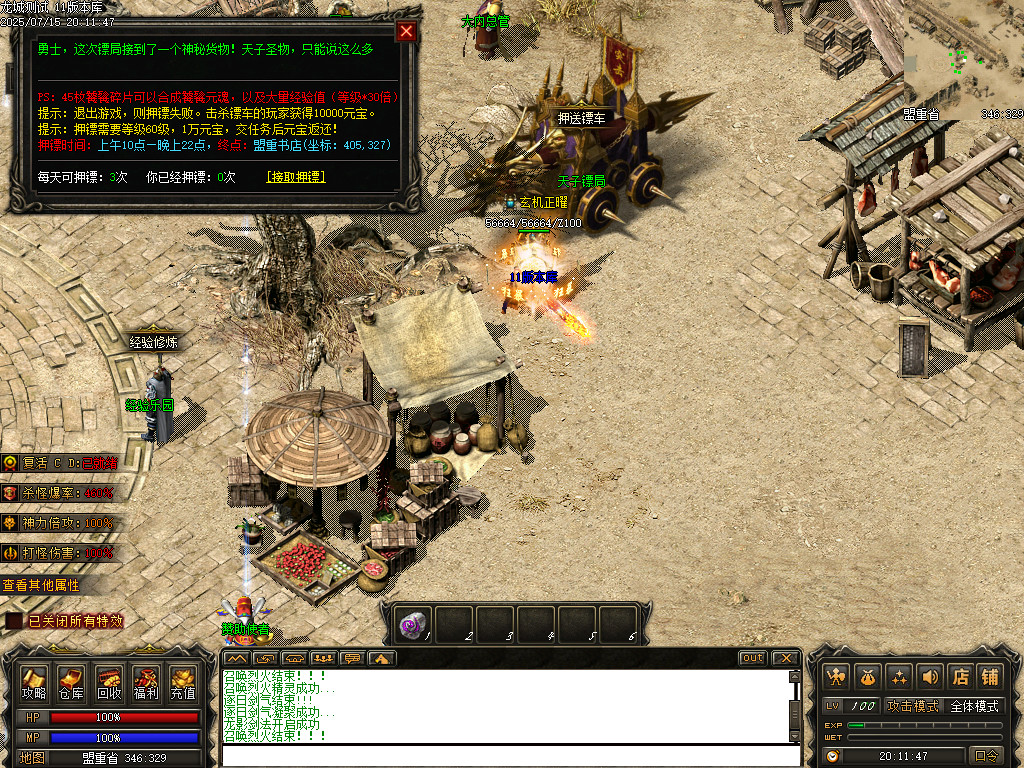The height and width of the screenshot is (768, 1024).
Task: Switch the 攻击模式 attack mode
Action: 913,706
